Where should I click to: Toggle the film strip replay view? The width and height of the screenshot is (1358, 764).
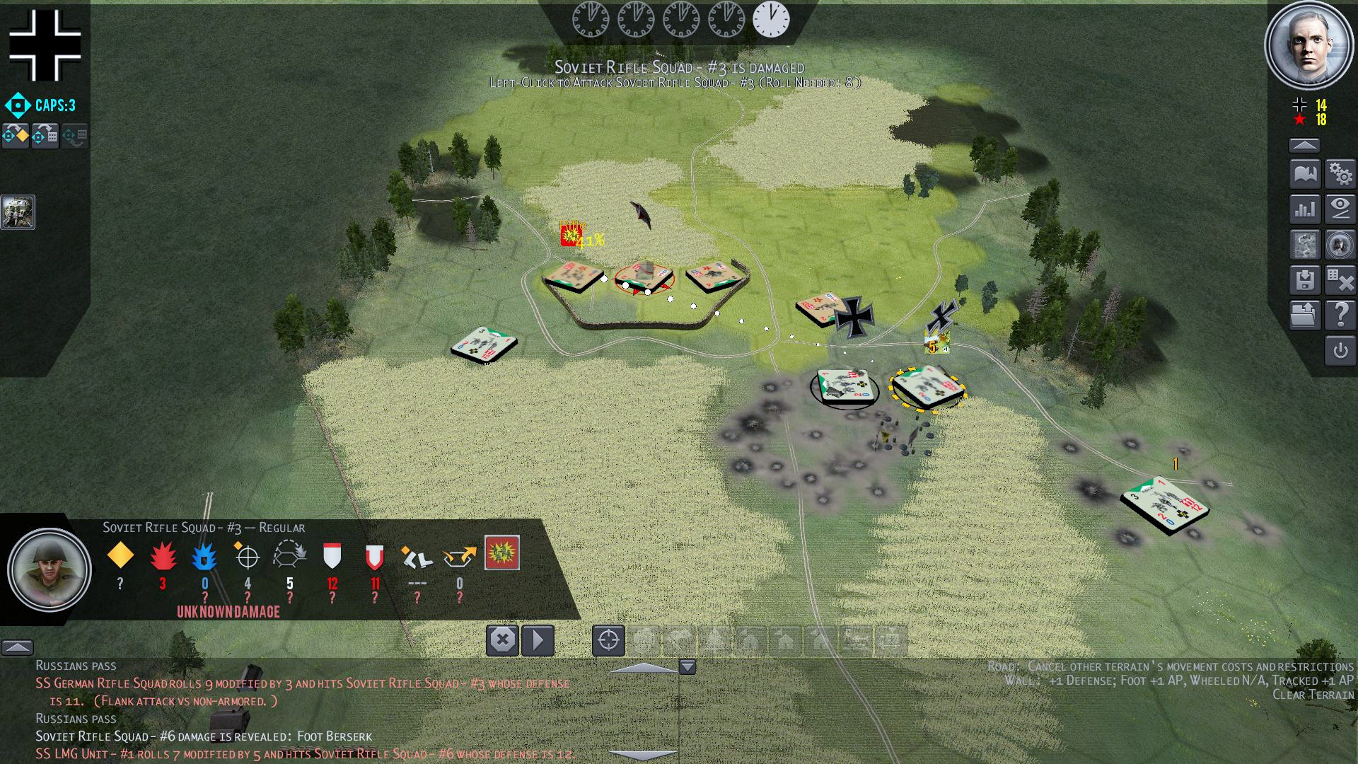pos(1304,243)
